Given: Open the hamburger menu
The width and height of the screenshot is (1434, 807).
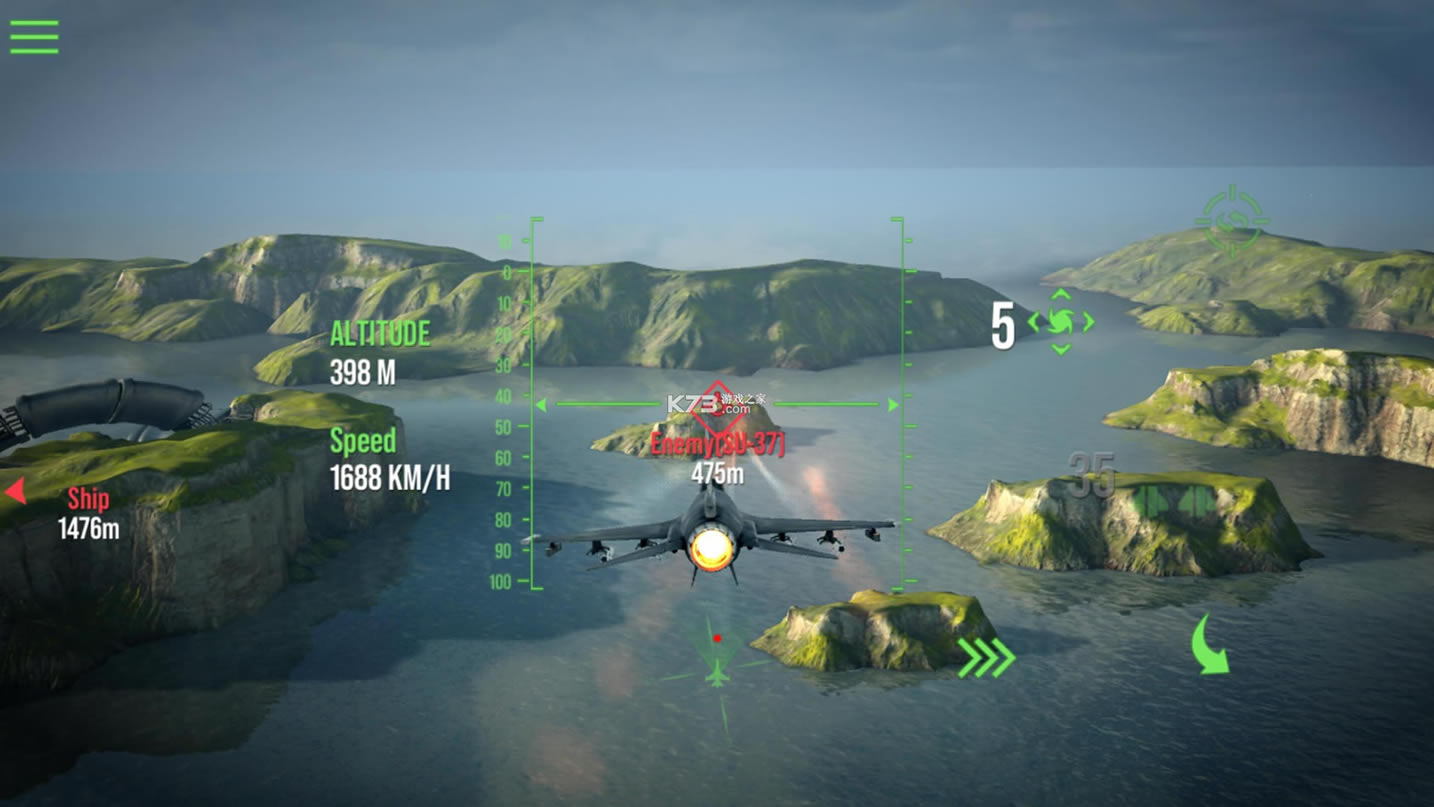Looking at the screenshot, I should (34, 37).
